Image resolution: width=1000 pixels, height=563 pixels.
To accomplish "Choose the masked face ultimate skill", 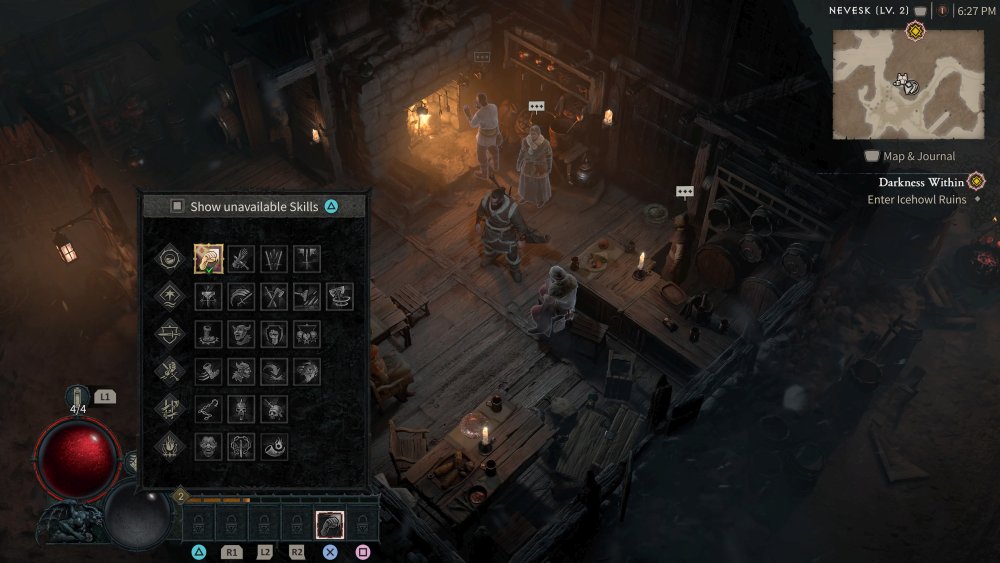I will 208,445.
